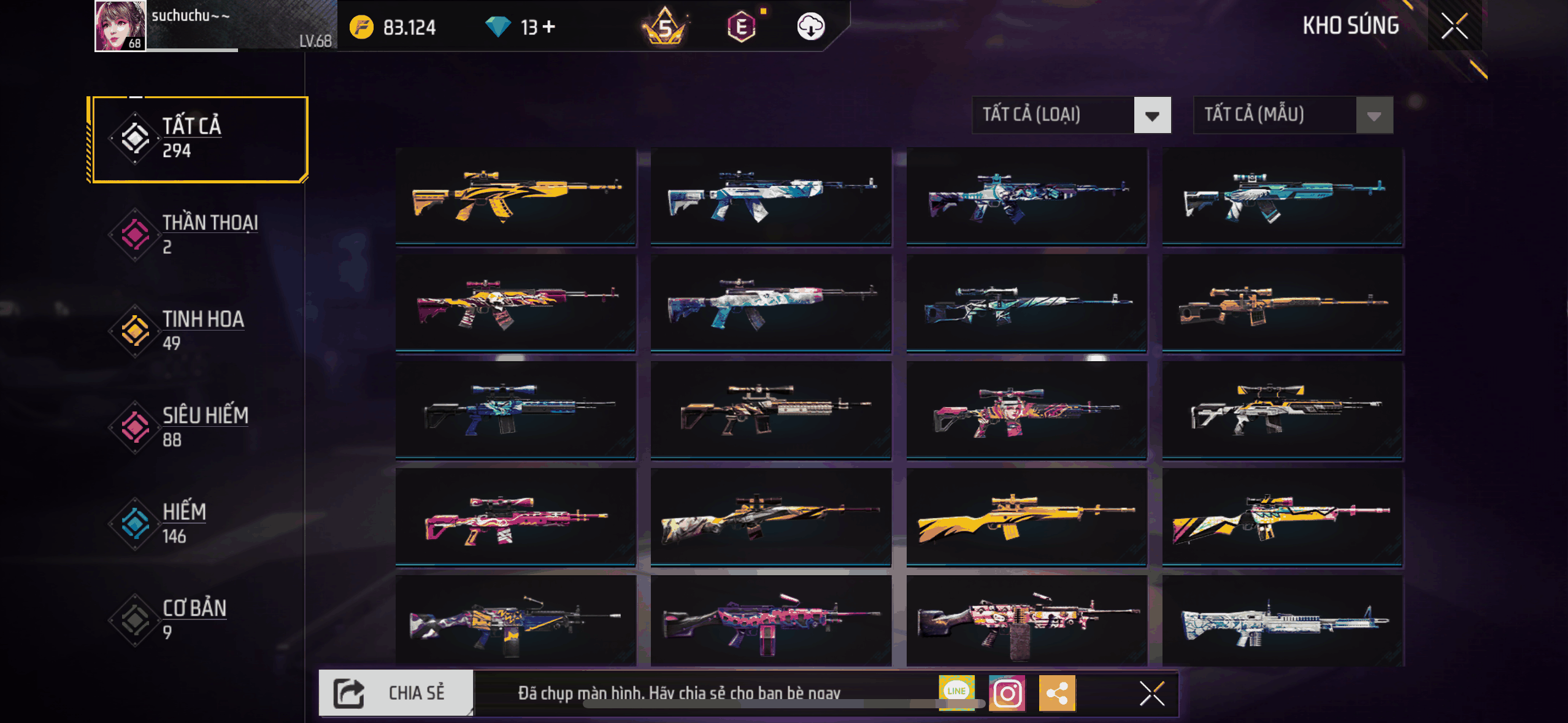
Task: Open the suchuchu player profile avatar
Action: (x=120, y=26)
